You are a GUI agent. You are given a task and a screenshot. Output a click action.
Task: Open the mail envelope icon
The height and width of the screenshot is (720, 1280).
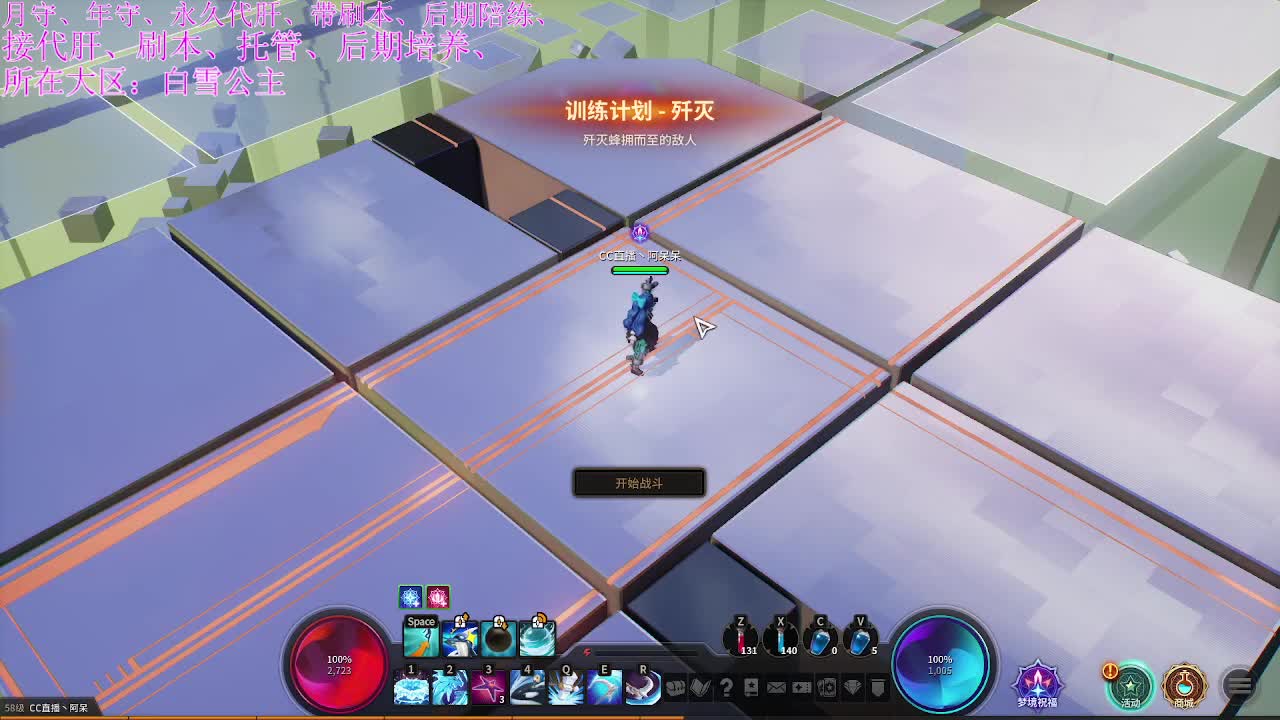tap(776, 688)
